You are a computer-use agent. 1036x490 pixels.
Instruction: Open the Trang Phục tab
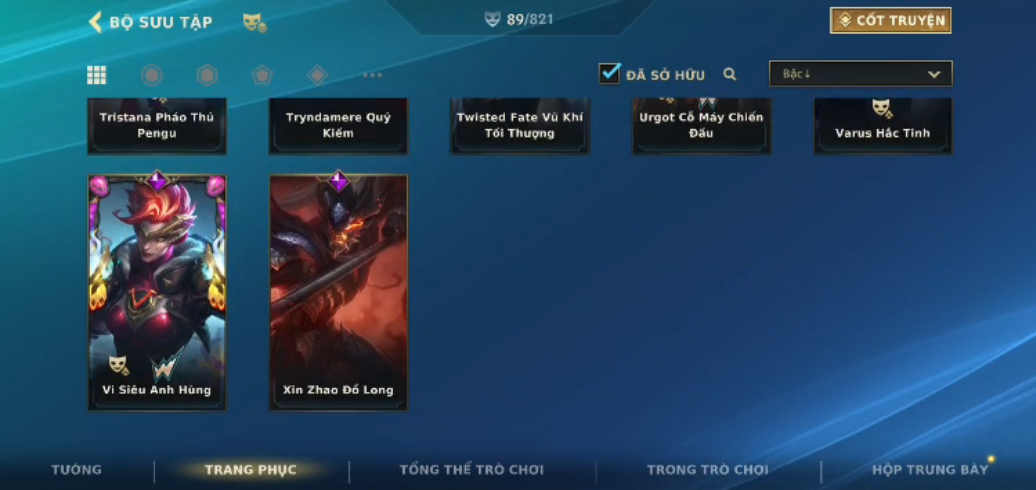[251, 470]
